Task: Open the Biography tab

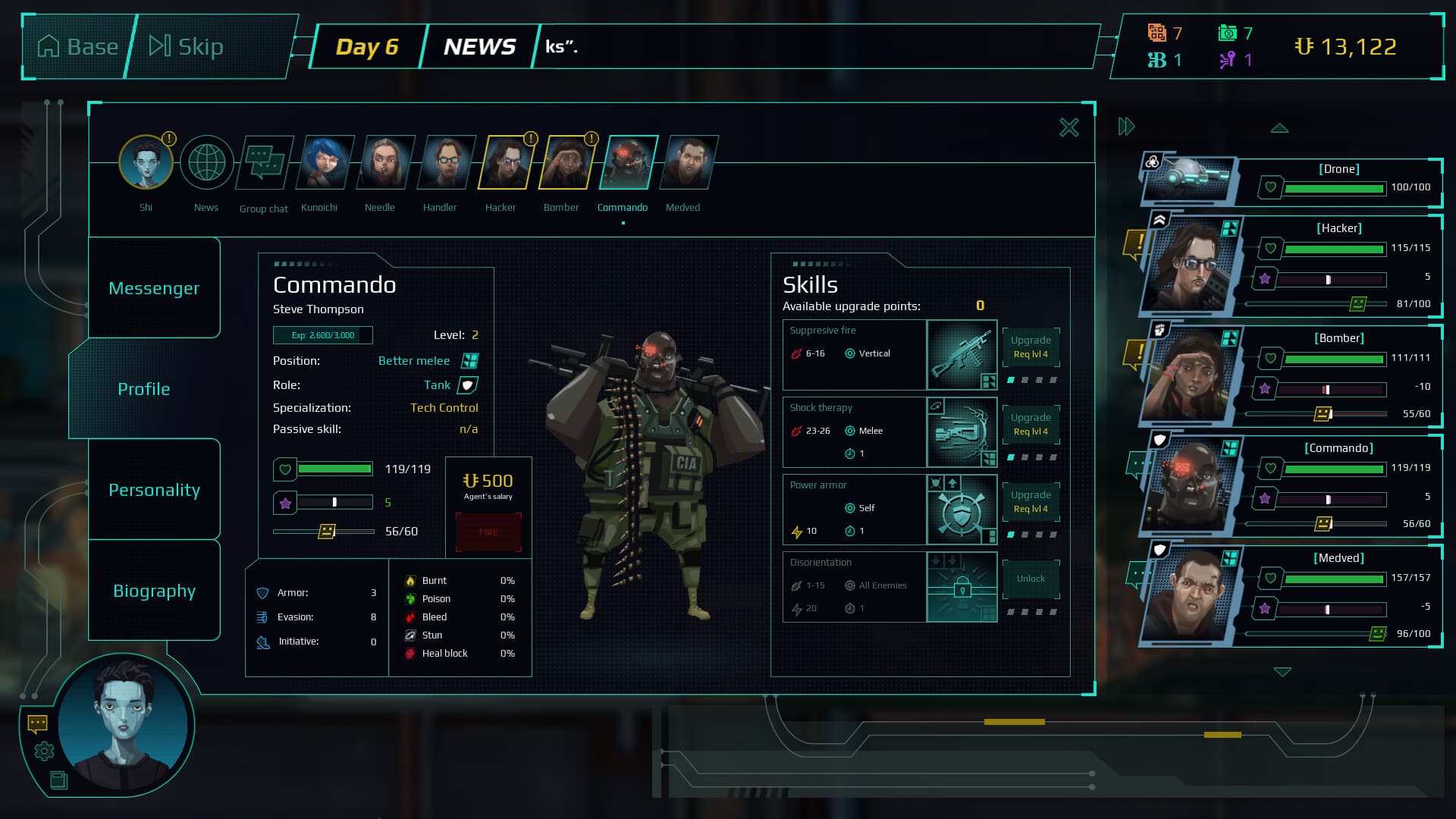Action: (x=154, y=591)
